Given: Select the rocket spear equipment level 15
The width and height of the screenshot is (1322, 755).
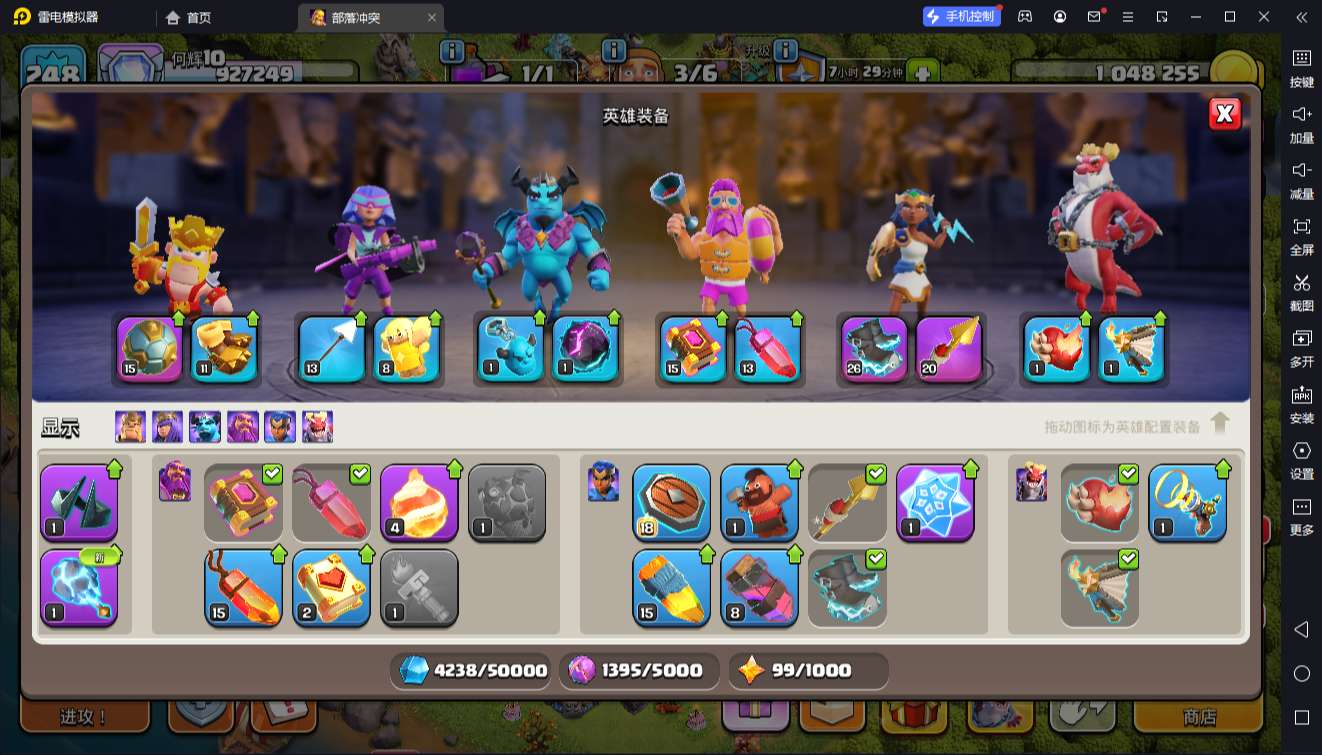Looking at the screenshot, I should click(672, 587).
